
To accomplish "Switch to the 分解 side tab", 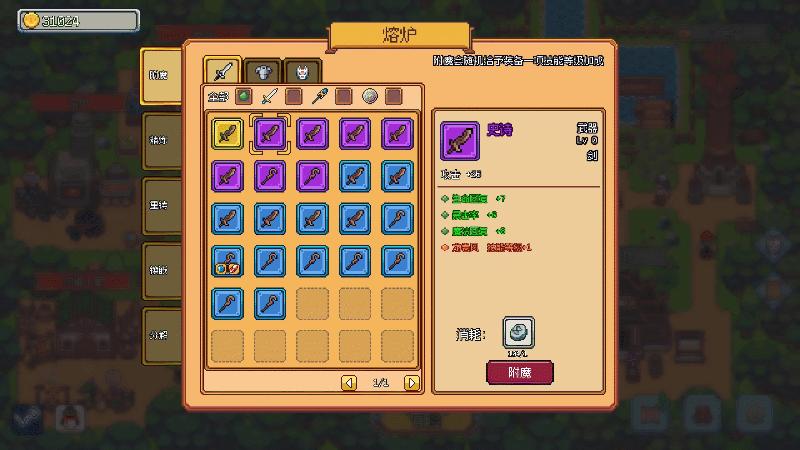I will click(x=160, y=335).
